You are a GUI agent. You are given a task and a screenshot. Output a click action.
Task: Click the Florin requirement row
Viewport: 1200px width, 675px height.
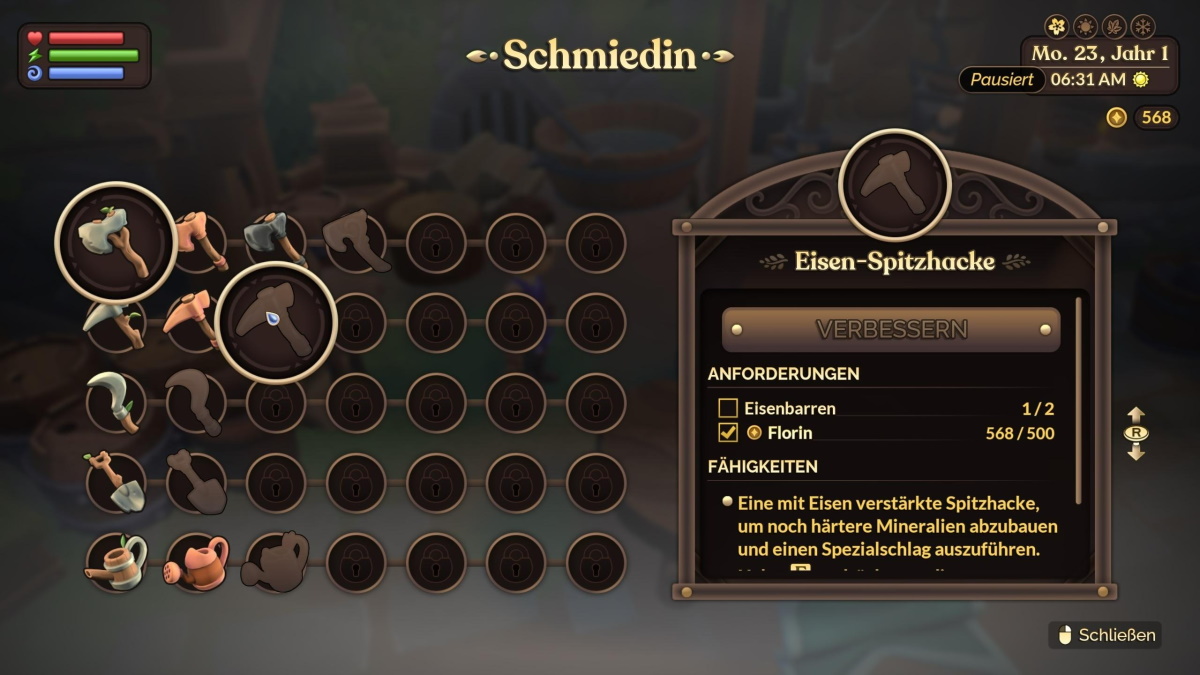885,433
